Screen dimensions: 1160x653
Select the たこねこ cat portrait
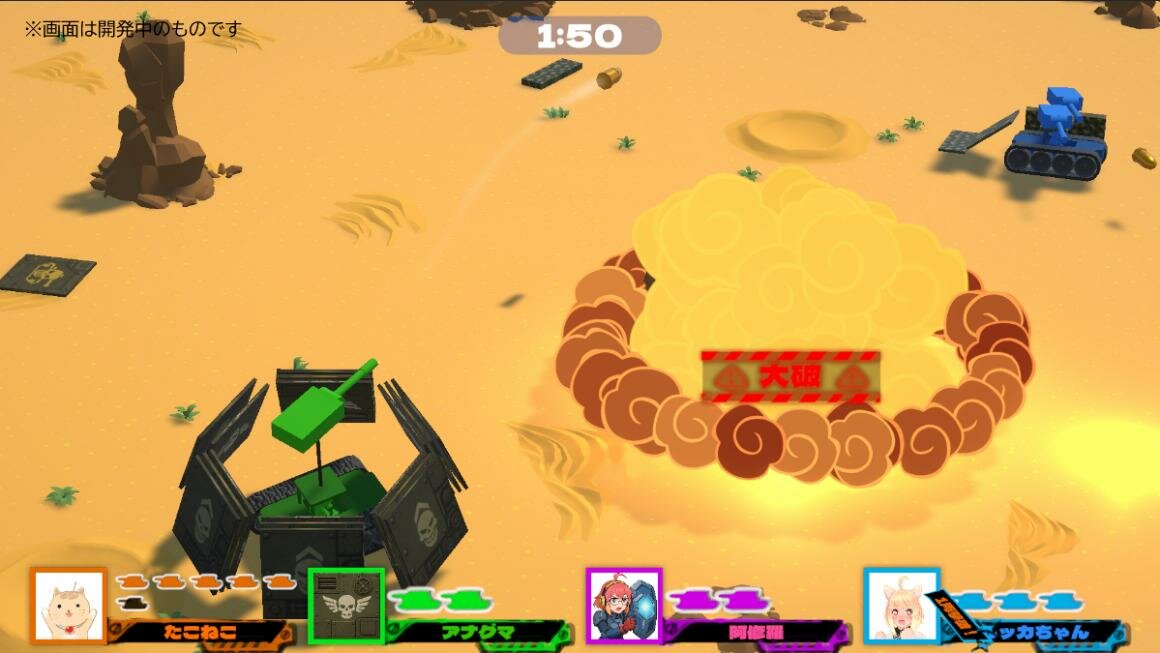pyautogui.click(x=68, y=606)
